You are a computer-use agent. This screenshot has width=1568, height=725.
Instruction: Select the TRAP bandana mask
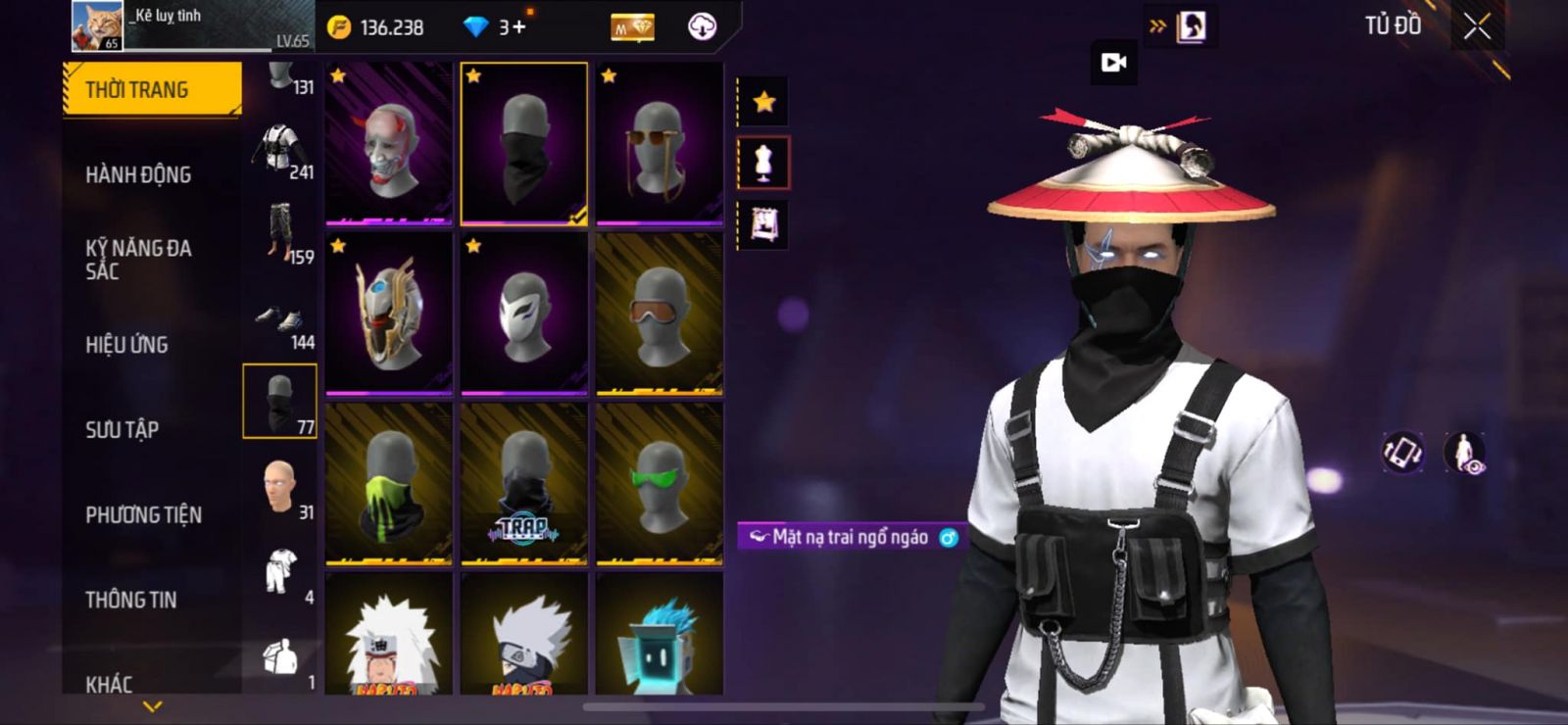524,484
